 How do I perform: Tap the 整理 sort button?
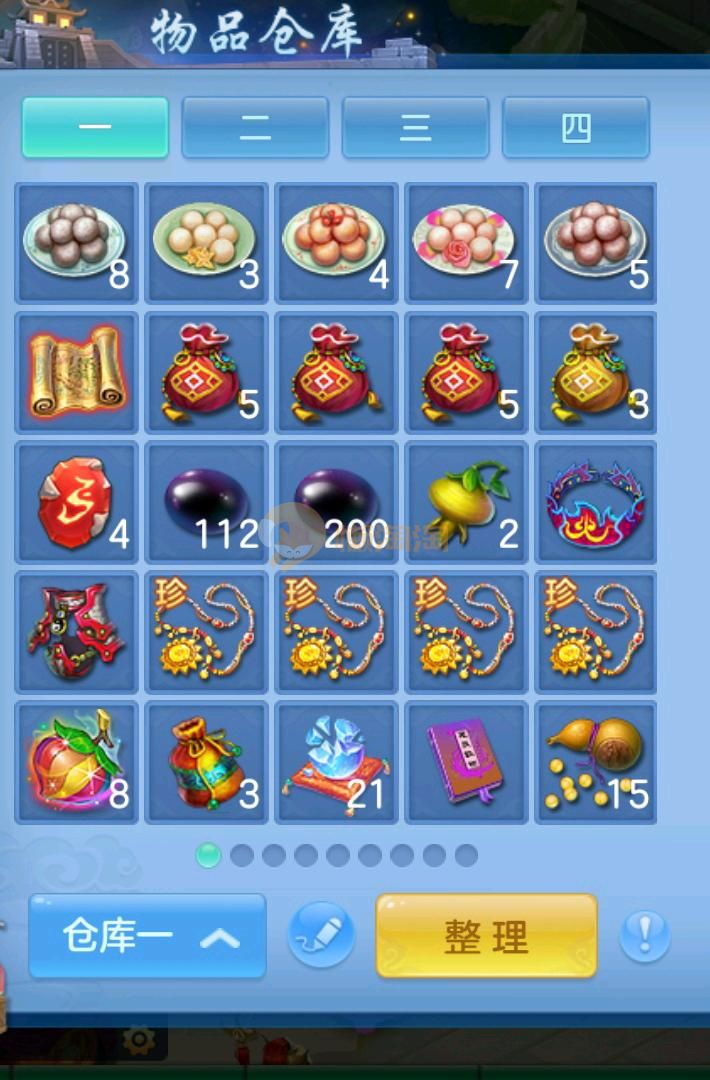[x=486, y=936]
